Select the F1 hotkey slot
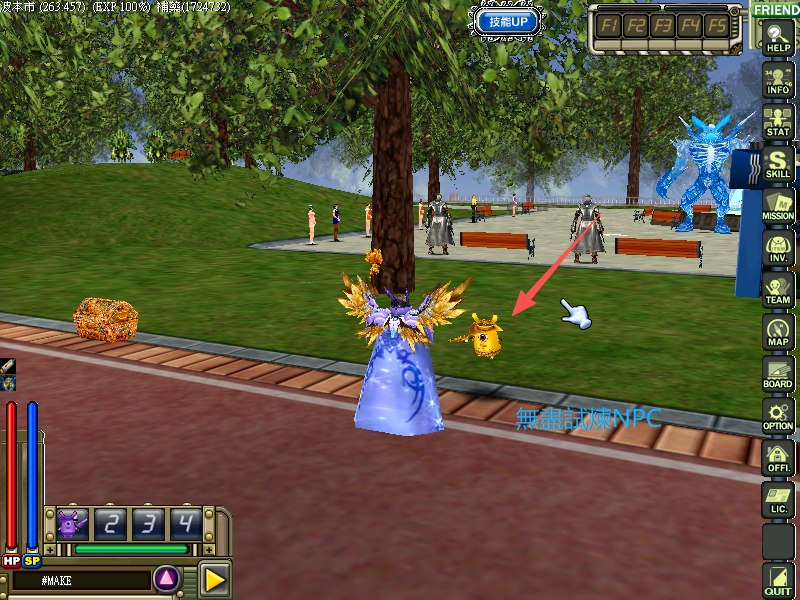This screenshot has height=600, width=800. click(x=609, y=25)
